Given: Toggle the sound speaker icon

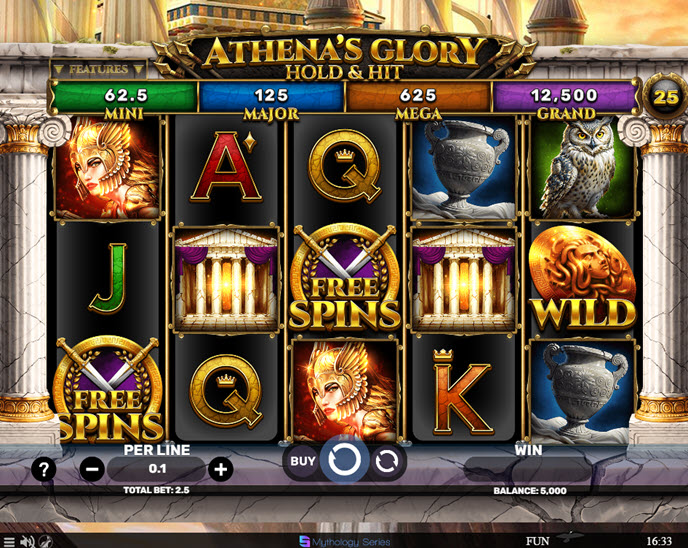Looking at the screenshot, I should [28, 541].
